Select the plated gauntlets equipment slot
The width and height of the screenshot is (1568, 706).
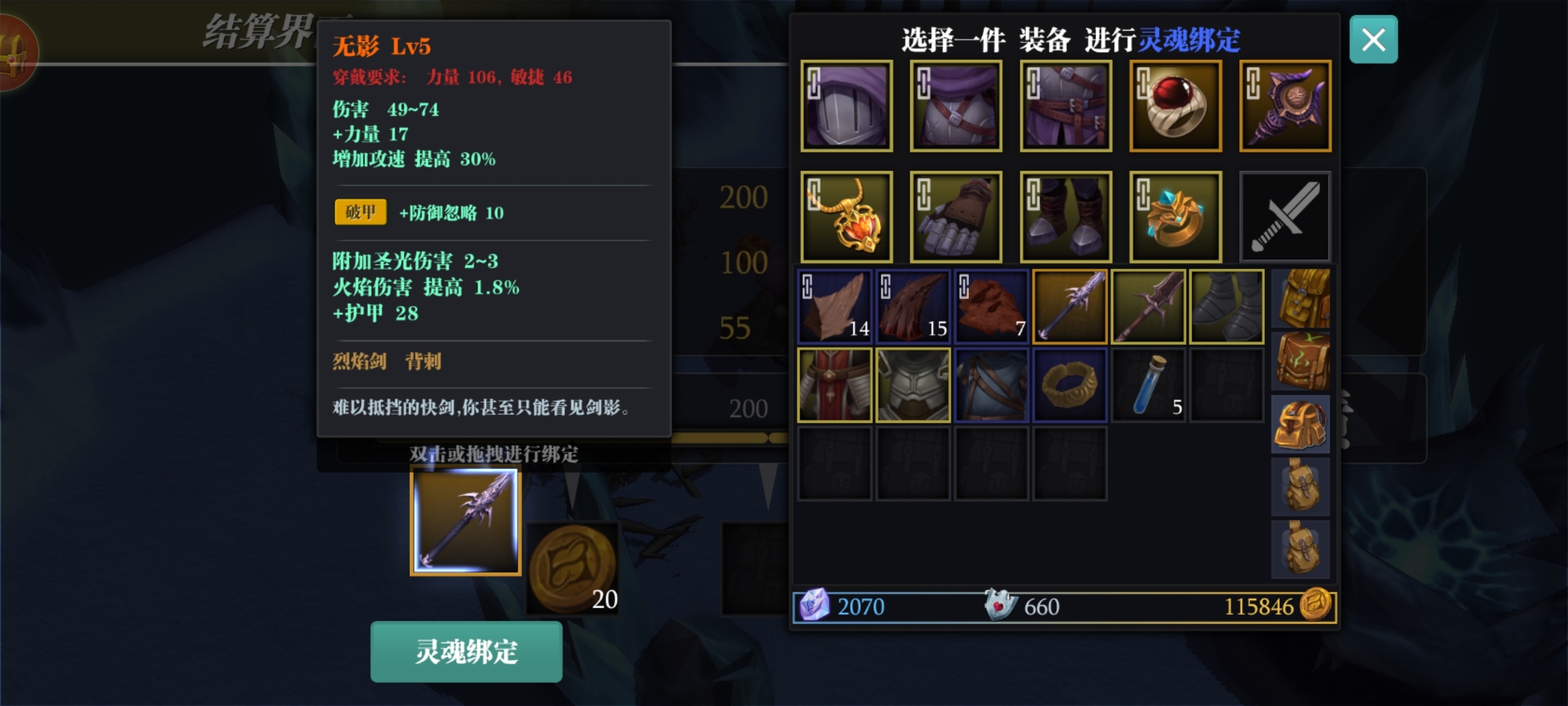(x=956, y=217)
